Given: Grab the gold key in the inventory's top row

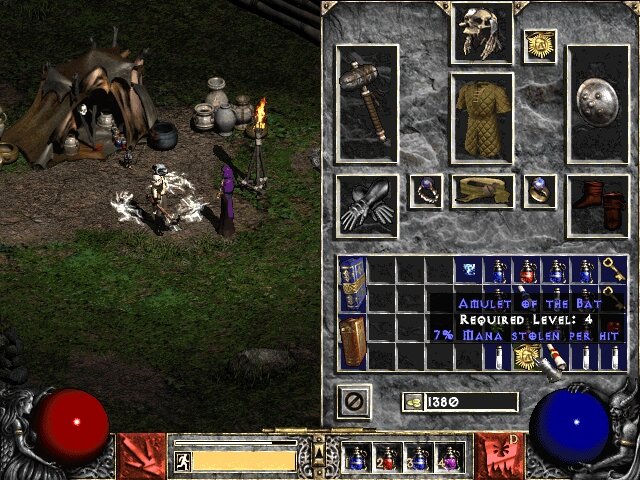Looking at the screenshot, I should (612, 270).
